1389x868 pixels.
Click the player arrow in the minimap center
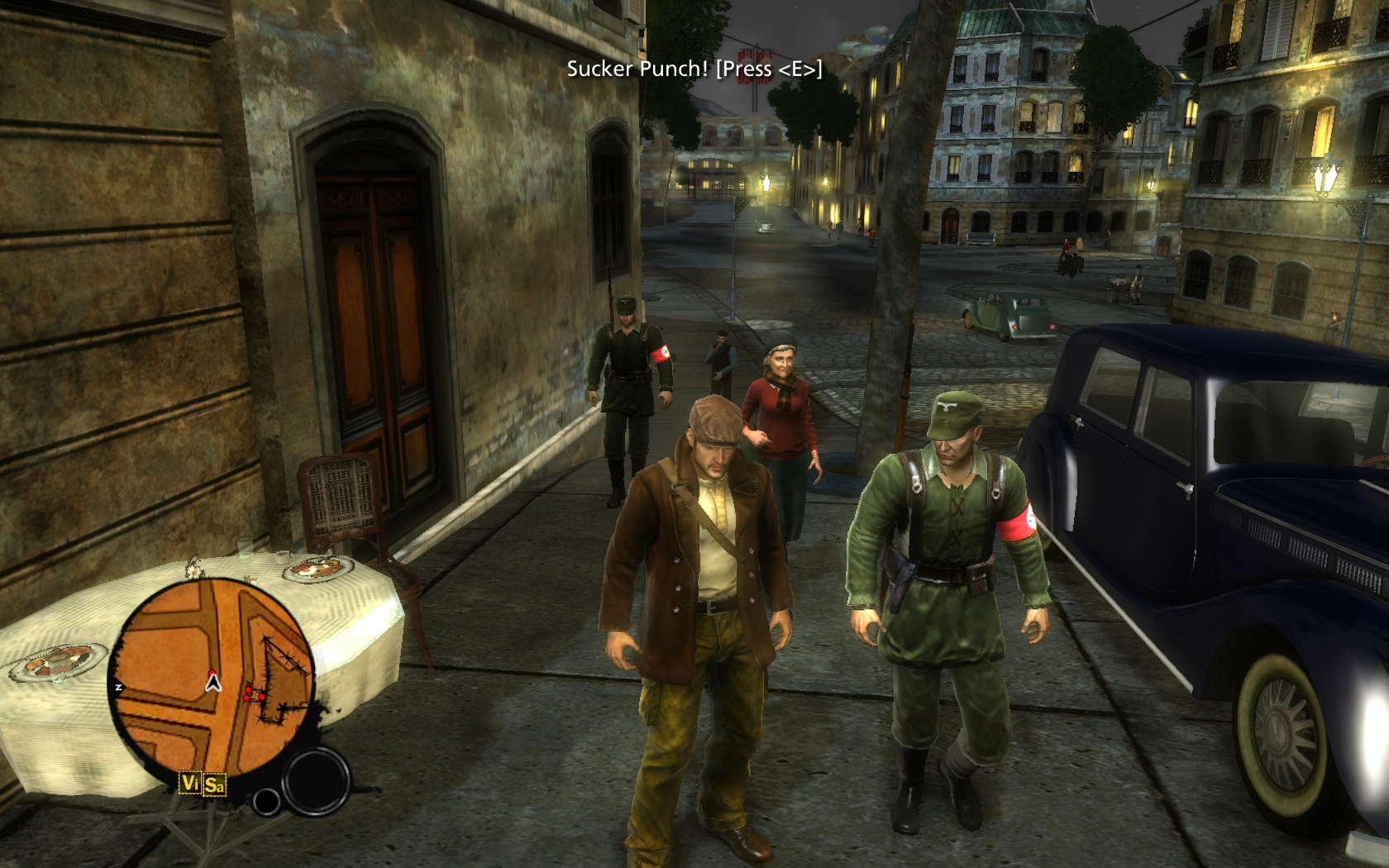pos(212,684)
